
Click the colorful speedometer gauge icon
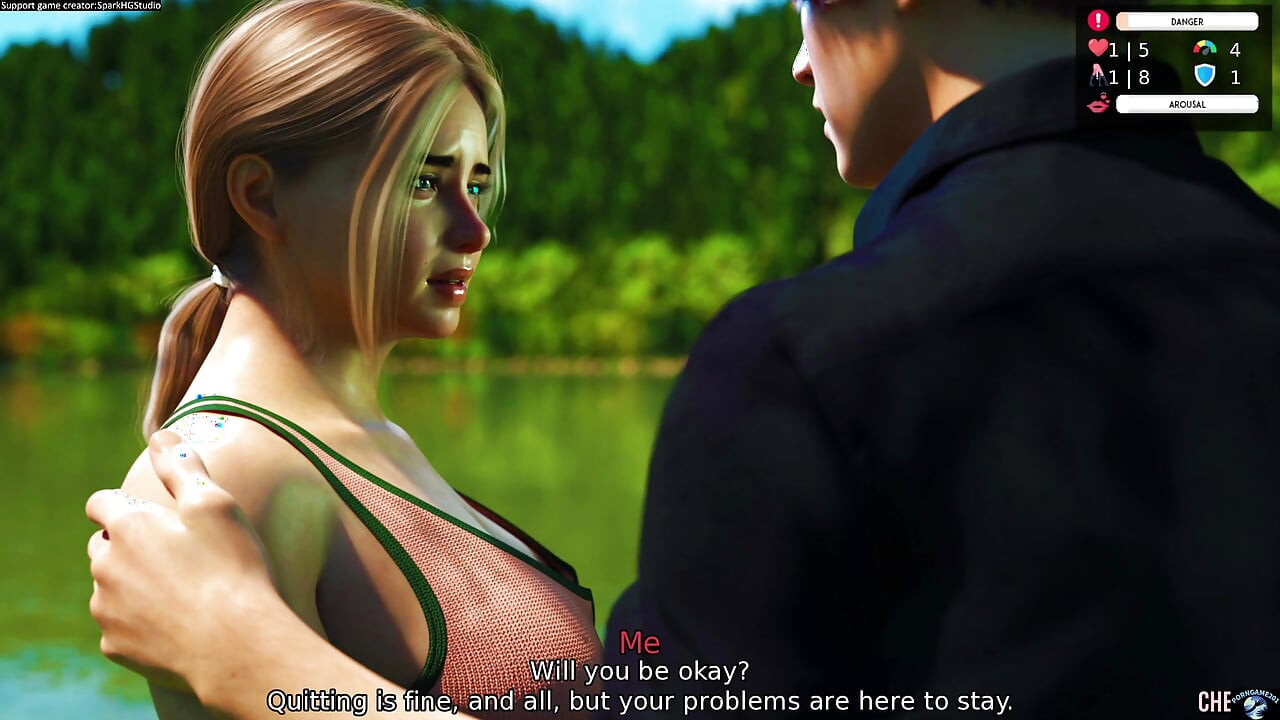(1204, 48)
